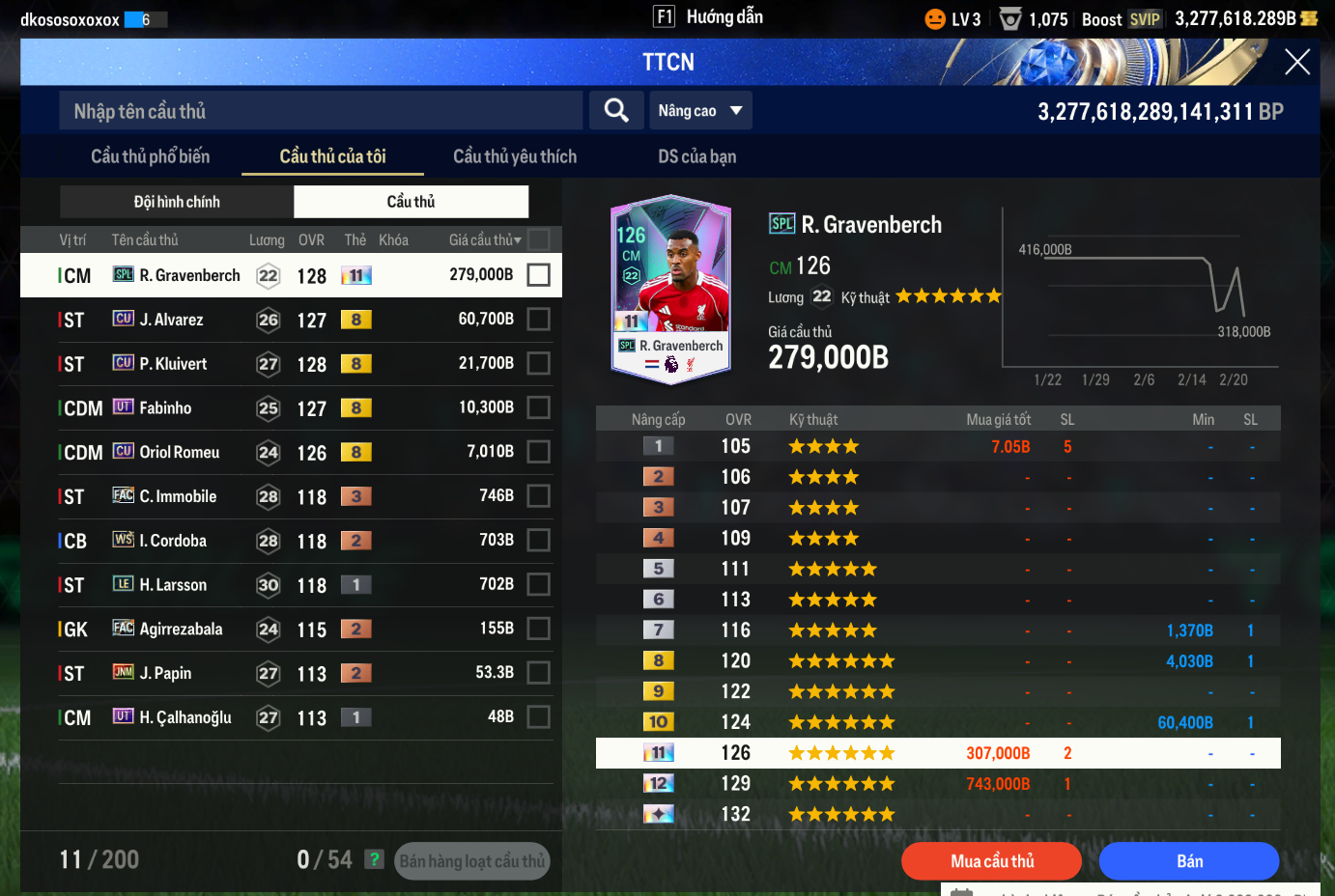Toggle the checkbox for R. Gravenberch
The image size is (1335, 896).
click(x=539, y=275)
